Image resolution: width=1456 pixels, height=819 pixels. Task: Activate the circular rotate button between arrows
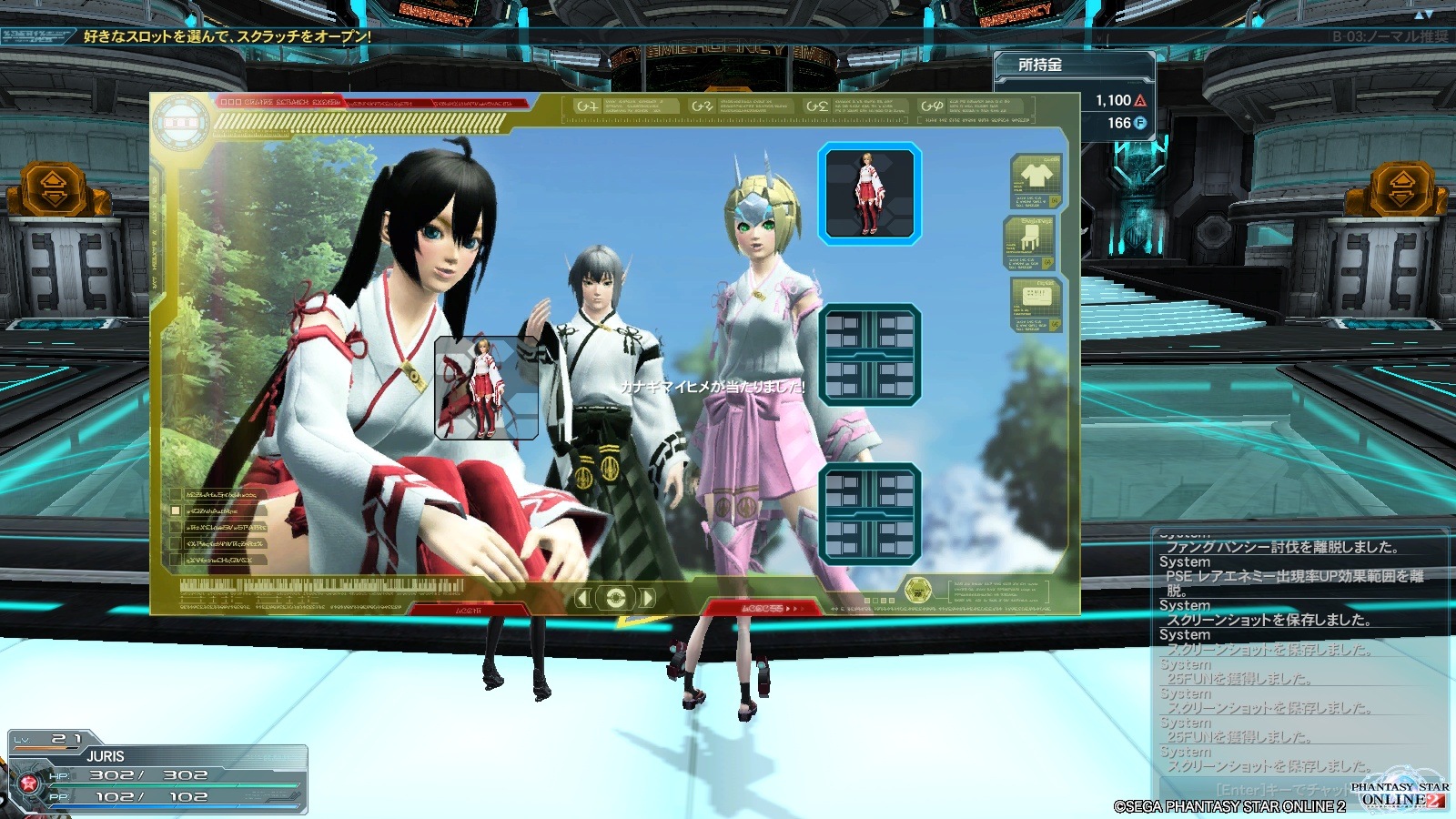click(x=615, y=598)
